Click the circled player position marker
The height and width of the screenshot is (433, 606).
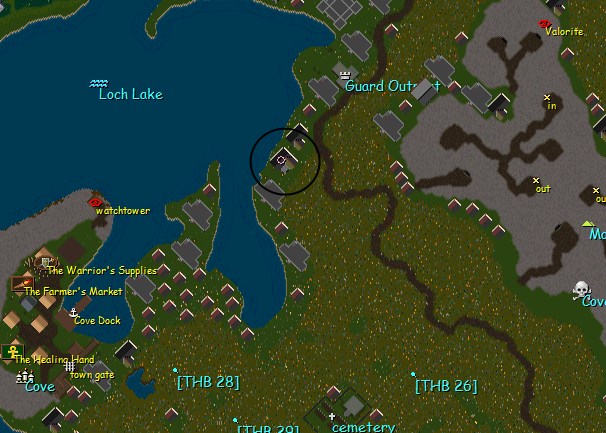(x=282, y=159)
